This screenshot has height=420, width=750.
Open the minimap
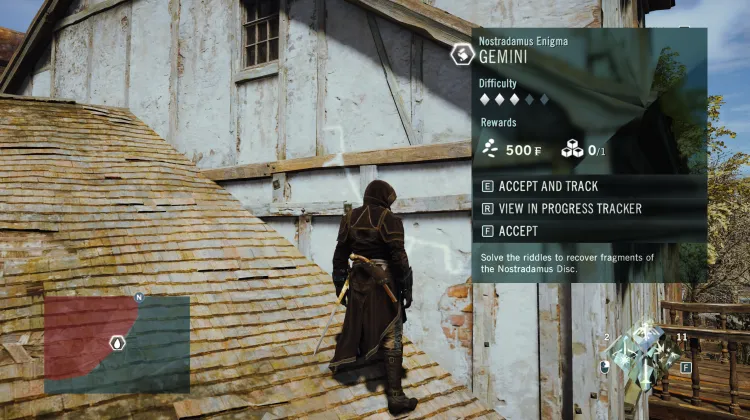coord(117,344)
